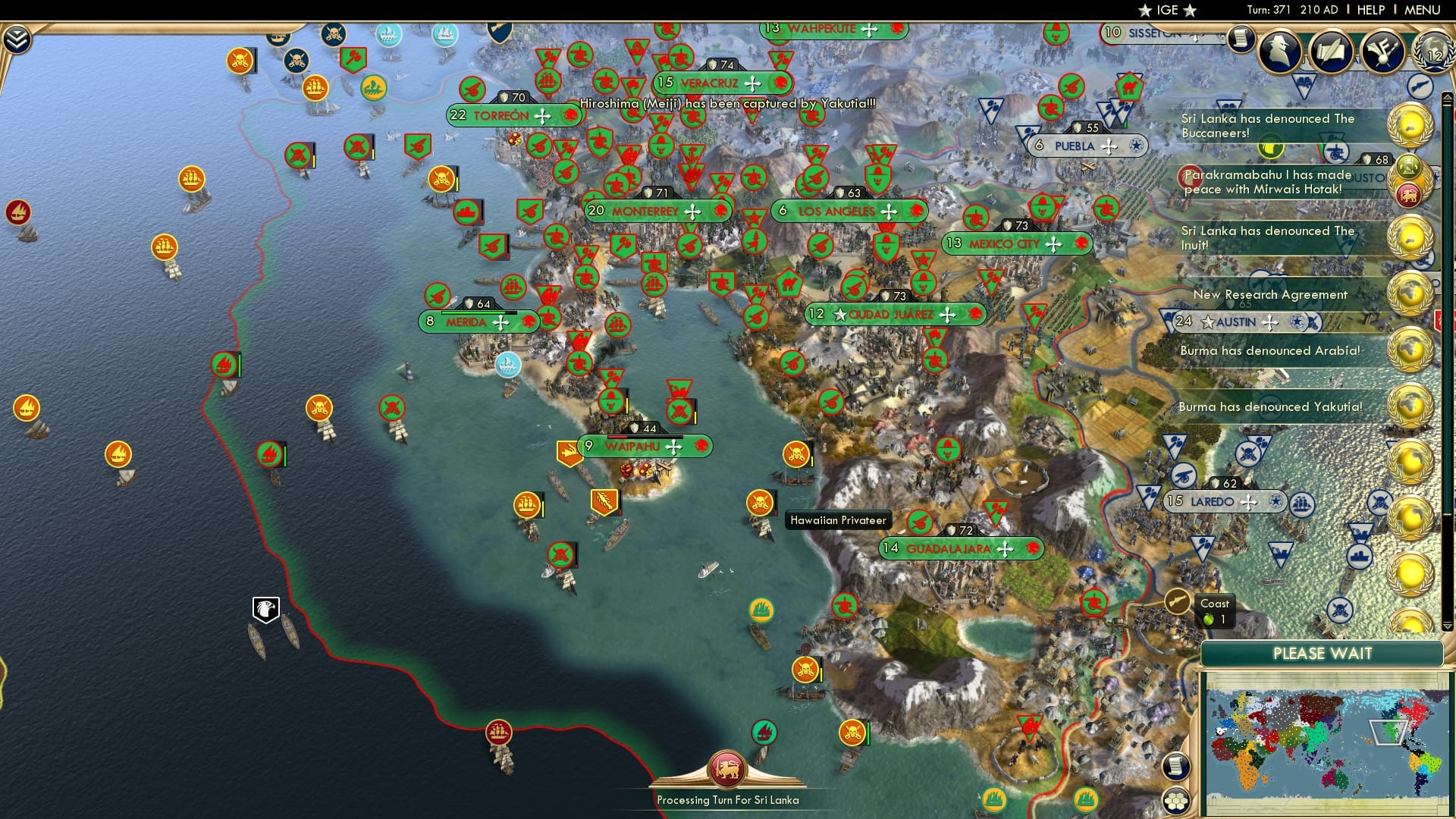Open the Espionage overview spy icon
1456x819 pixels.
point(1279,51)
